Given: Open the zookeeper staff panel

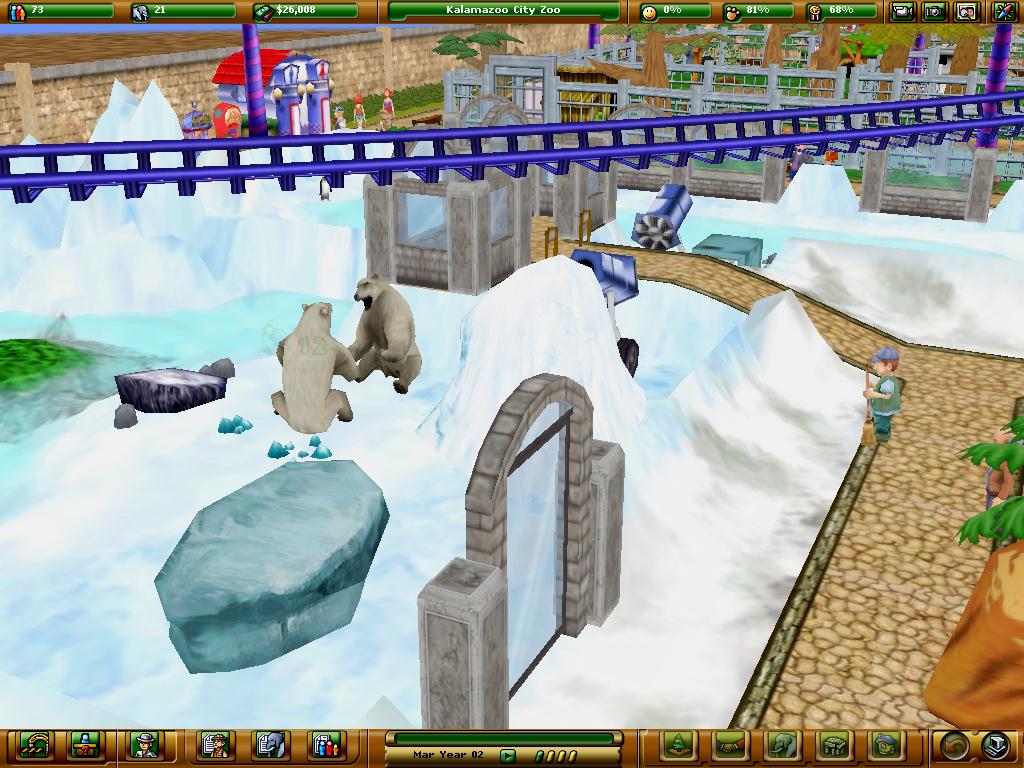Looking at the screenshot, I should point(145,745).
